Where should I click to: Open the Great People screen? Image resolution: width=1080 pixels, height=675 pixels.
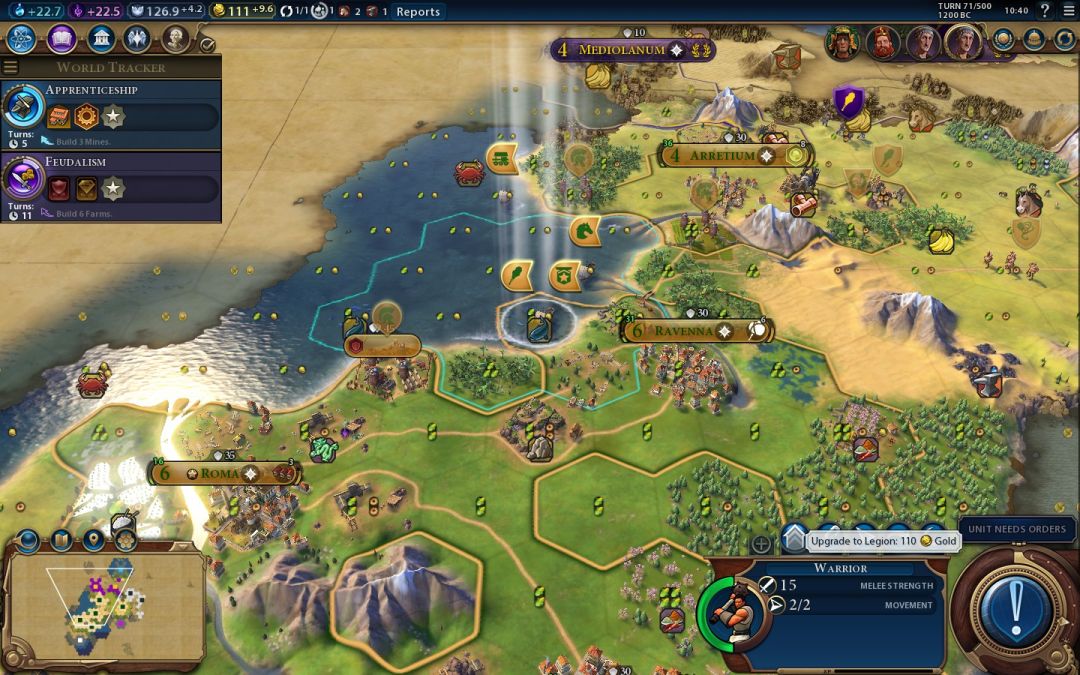[x=176, y=39]
